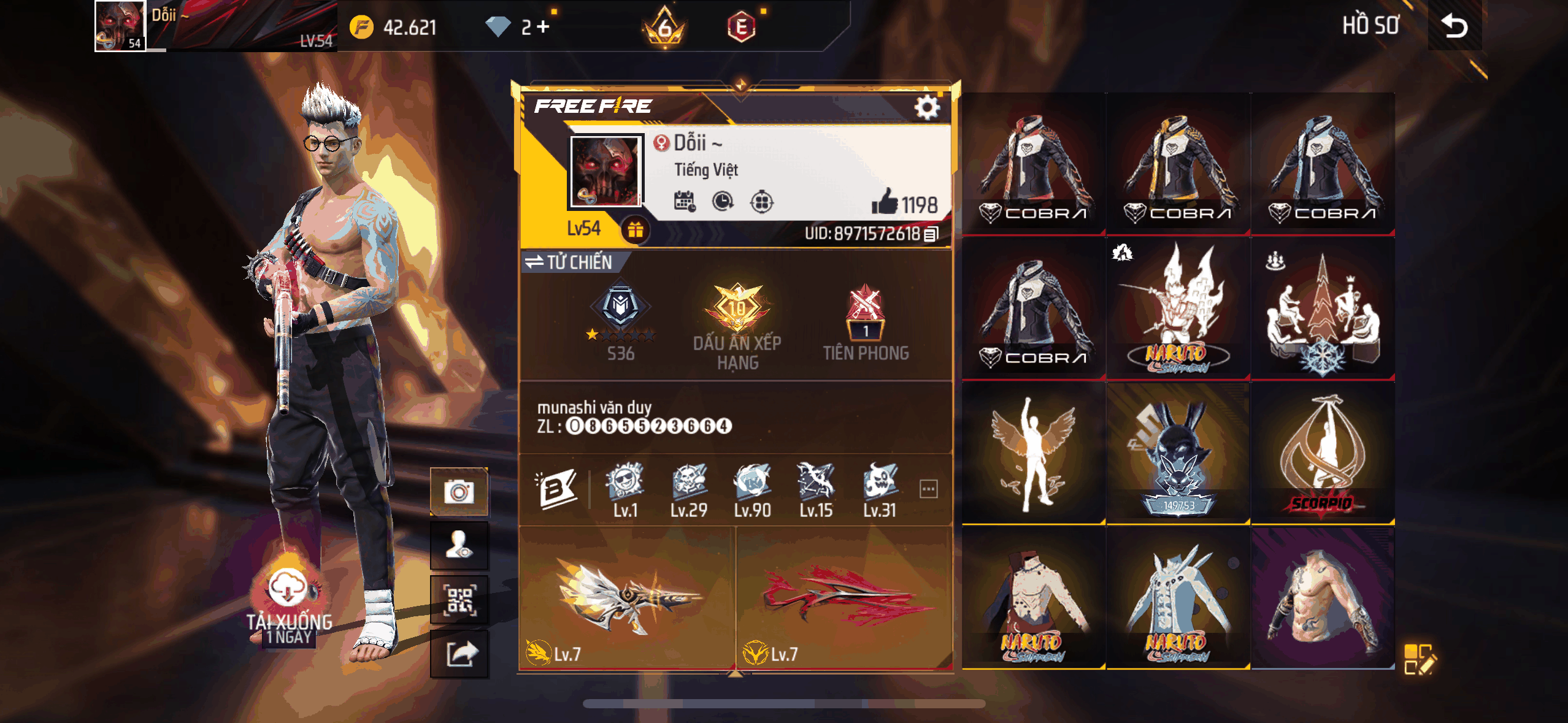Open profile settings gear icon

point(926,108)
